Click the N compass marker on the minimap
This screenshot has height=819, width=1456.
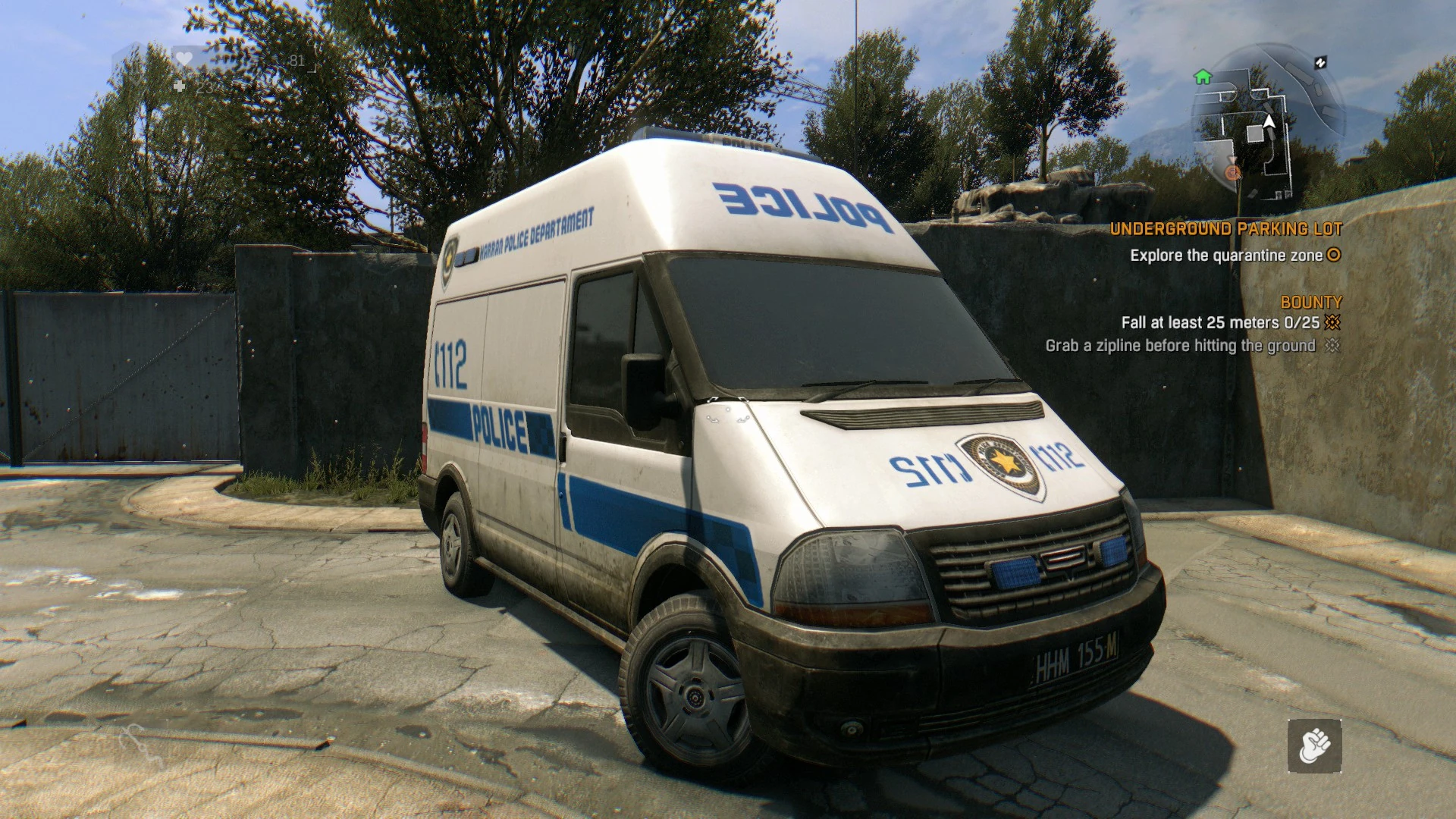[x=1321, y=62]
